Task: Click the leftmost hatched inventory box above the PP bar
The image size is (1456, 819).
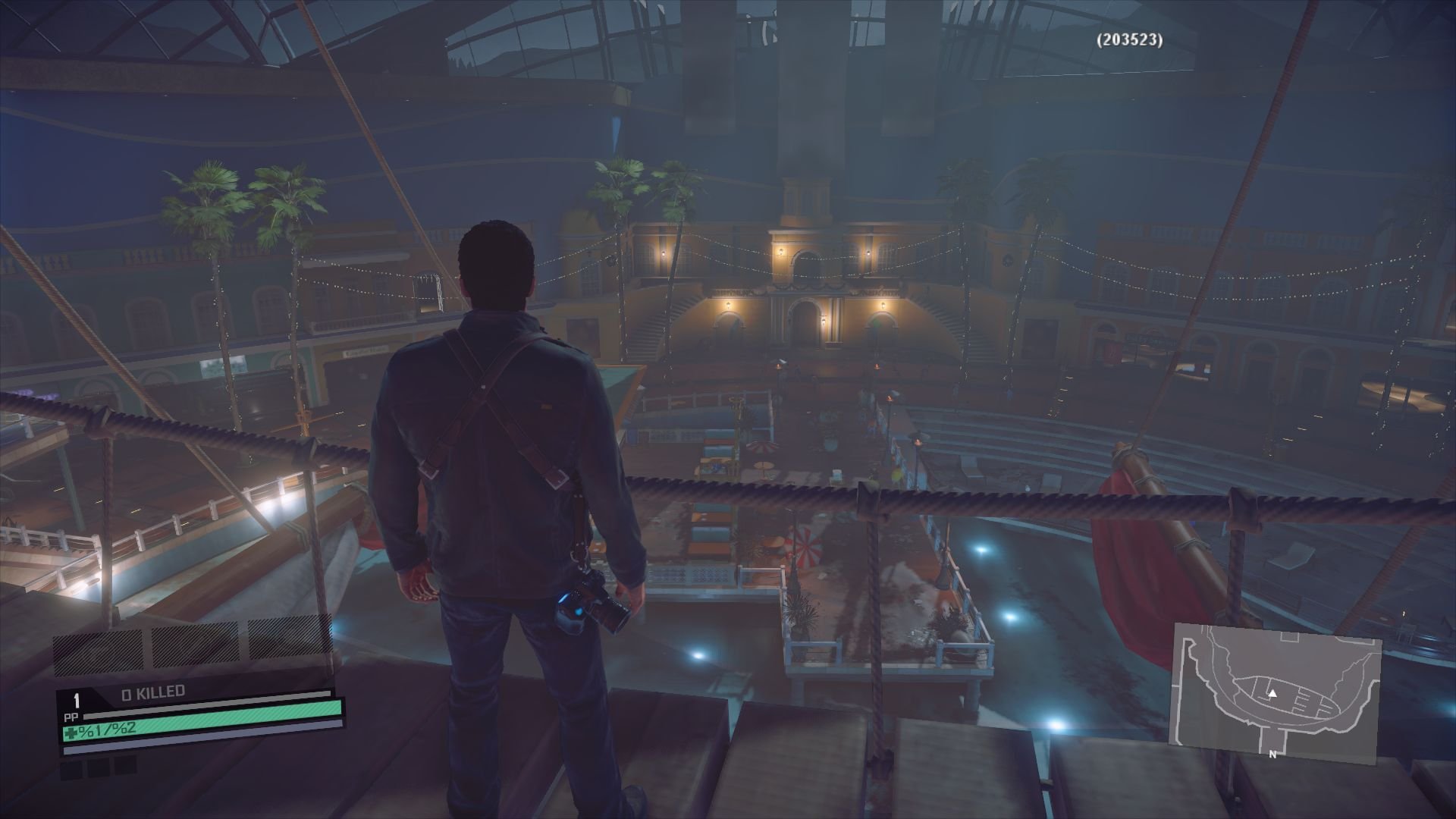Action: click(x=100, y=651)
